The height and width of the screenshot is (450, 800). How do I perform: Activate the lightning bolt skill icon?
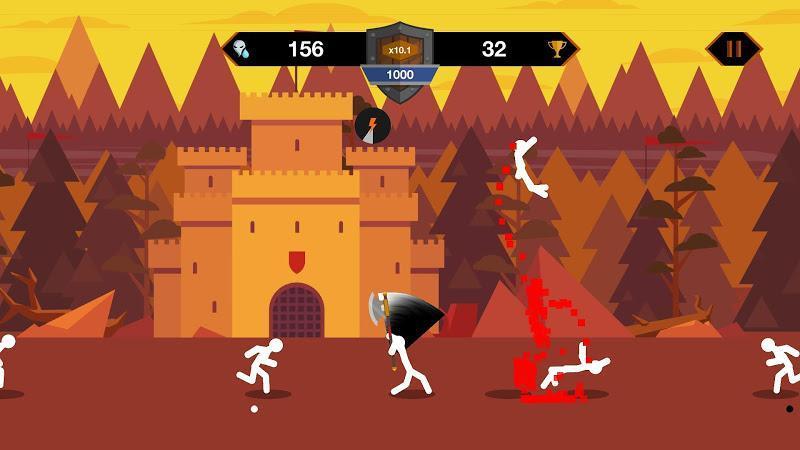[372, 126]
